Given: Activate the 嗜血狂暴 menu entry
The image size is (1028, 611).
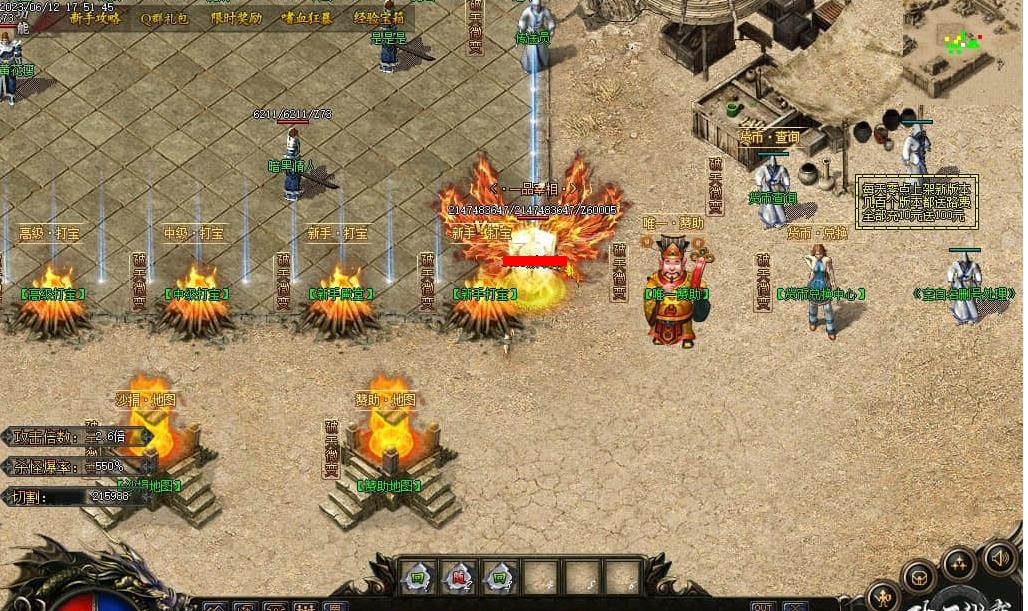Looking at the screenshot, I should (307, 18).
